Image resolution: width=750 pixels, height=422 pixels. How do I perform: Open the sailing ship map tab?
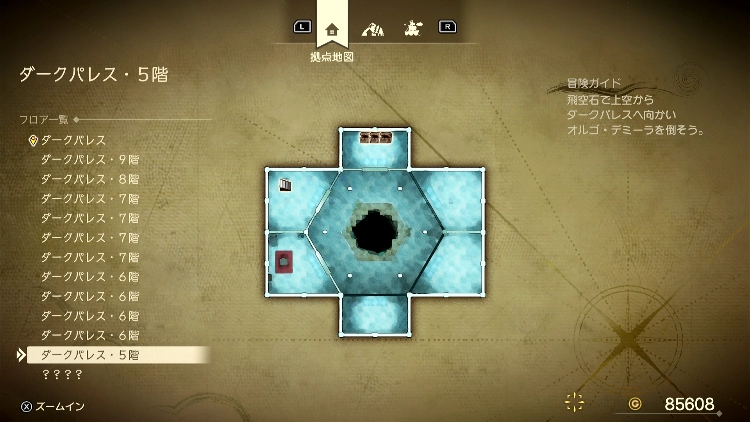411,28
